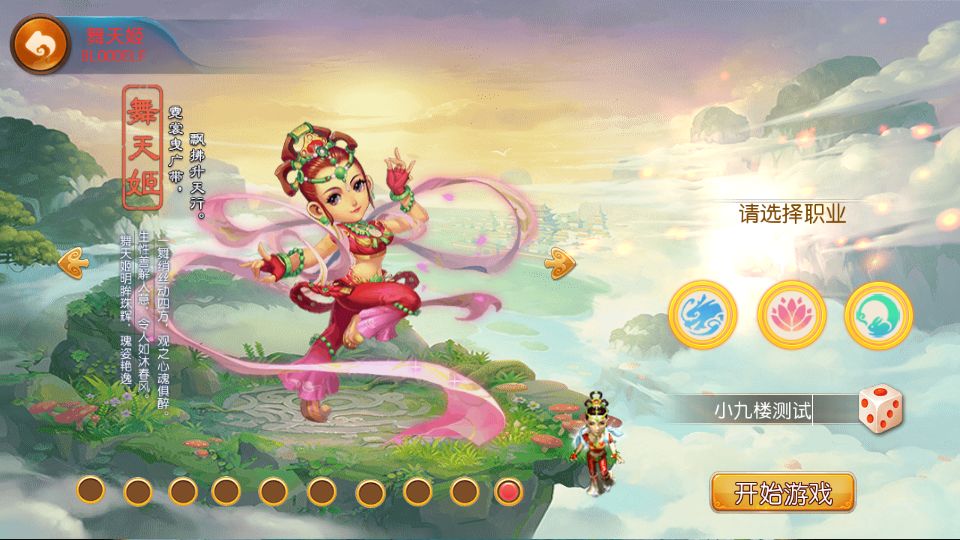
Task: Edit the character name field 小九楼测试
Action: click(762, 409)
